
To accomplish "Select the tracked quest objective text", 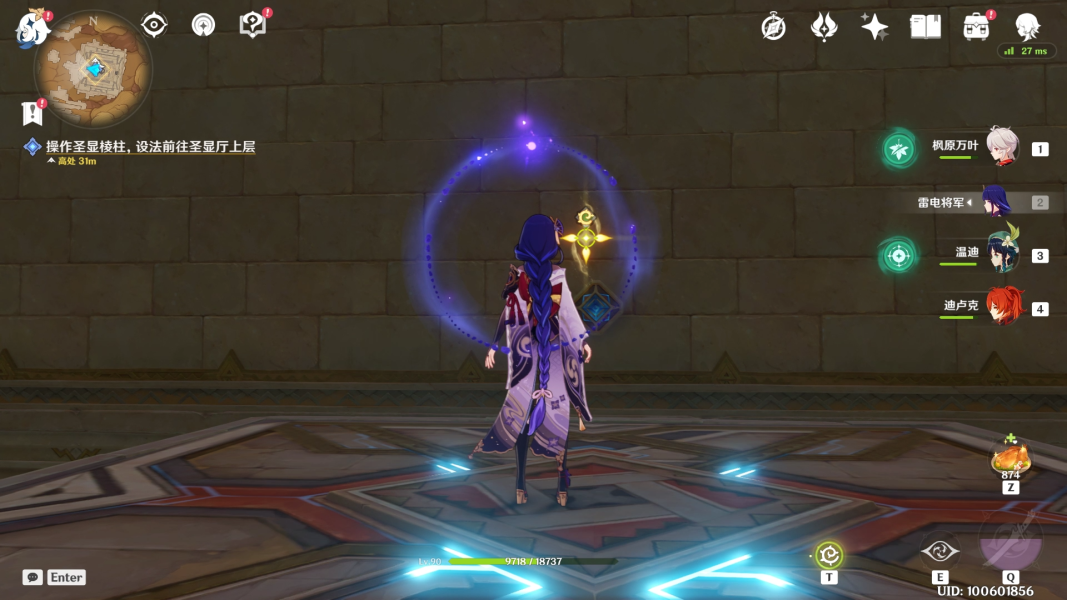I will 150,147.
